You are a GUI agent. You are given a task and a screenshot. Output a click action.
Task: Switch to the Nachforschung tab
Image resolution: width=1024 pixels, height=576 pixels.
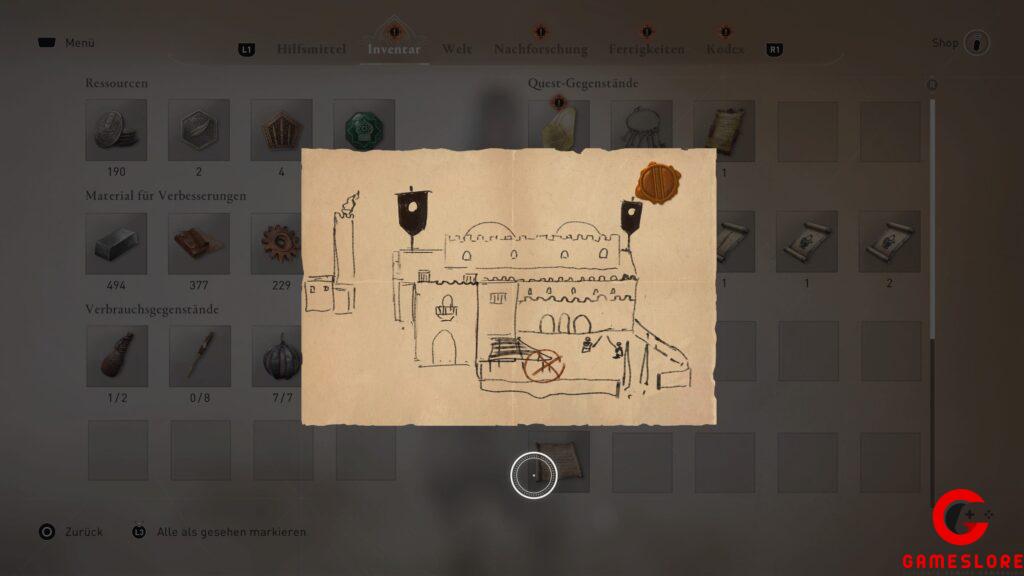click(541, 49)
